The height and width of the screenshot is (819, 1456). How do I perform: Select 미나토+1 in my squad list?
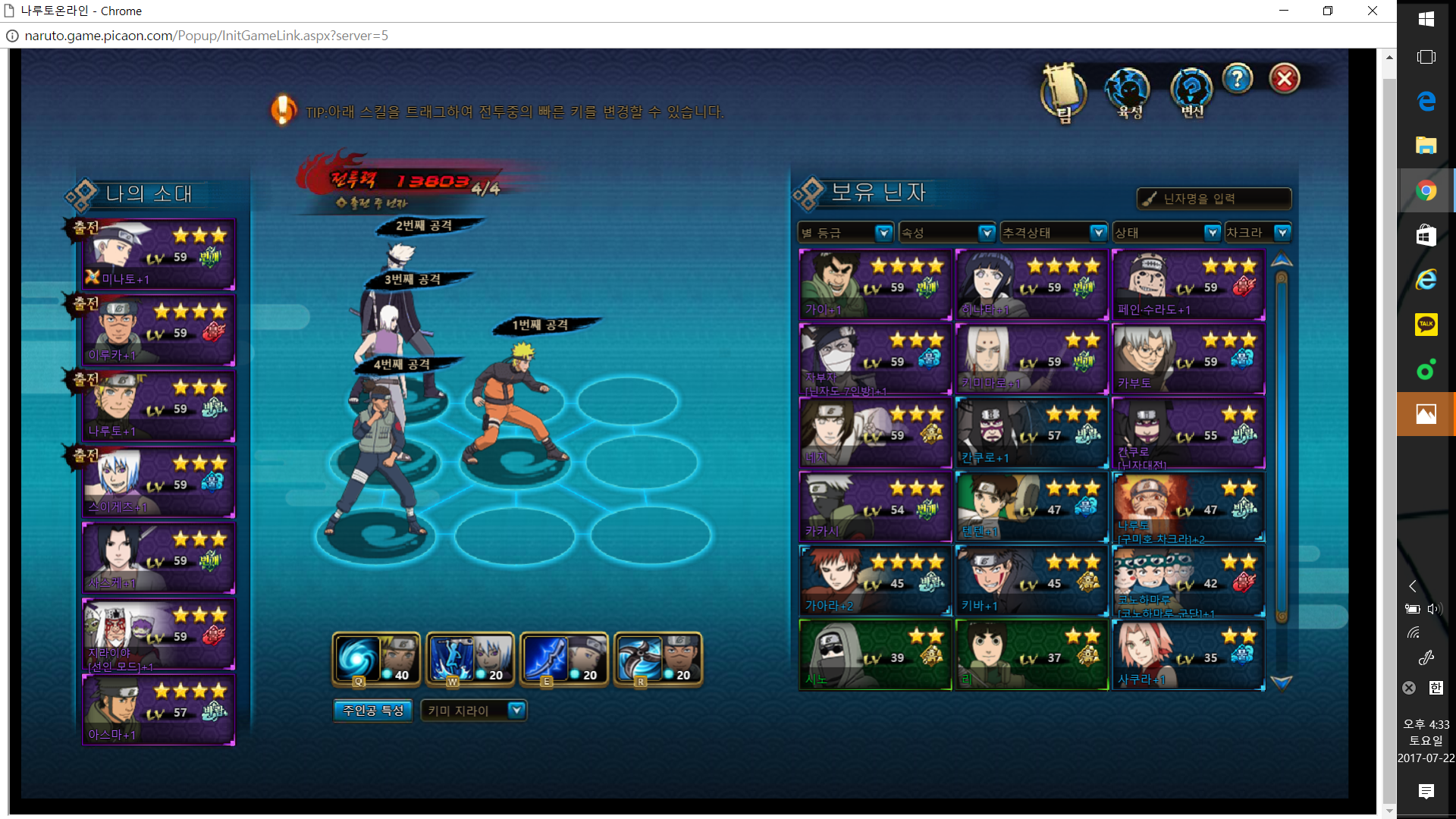158,255
